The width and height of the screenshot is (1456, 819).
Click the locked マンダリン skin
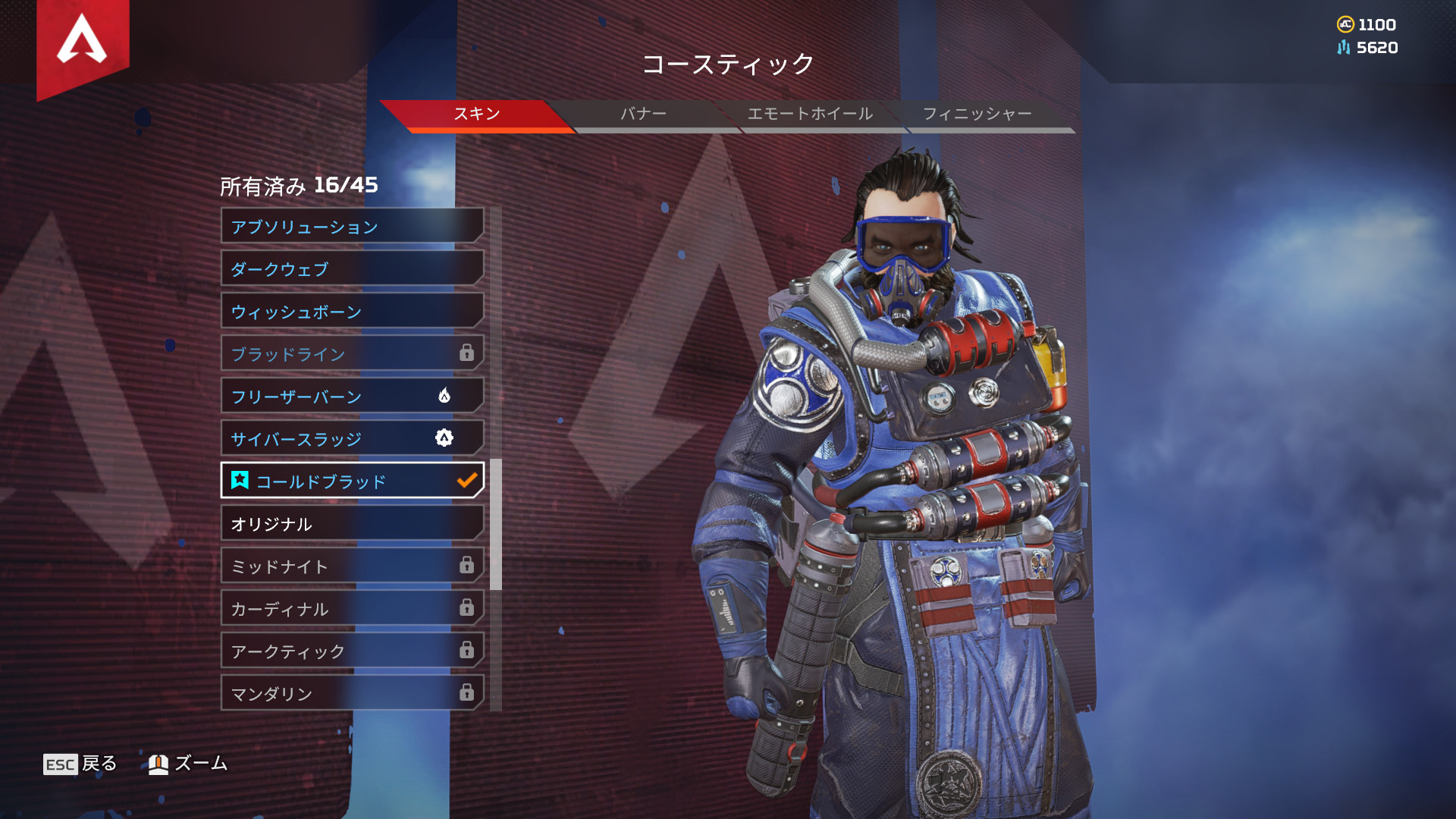[352, 693]
